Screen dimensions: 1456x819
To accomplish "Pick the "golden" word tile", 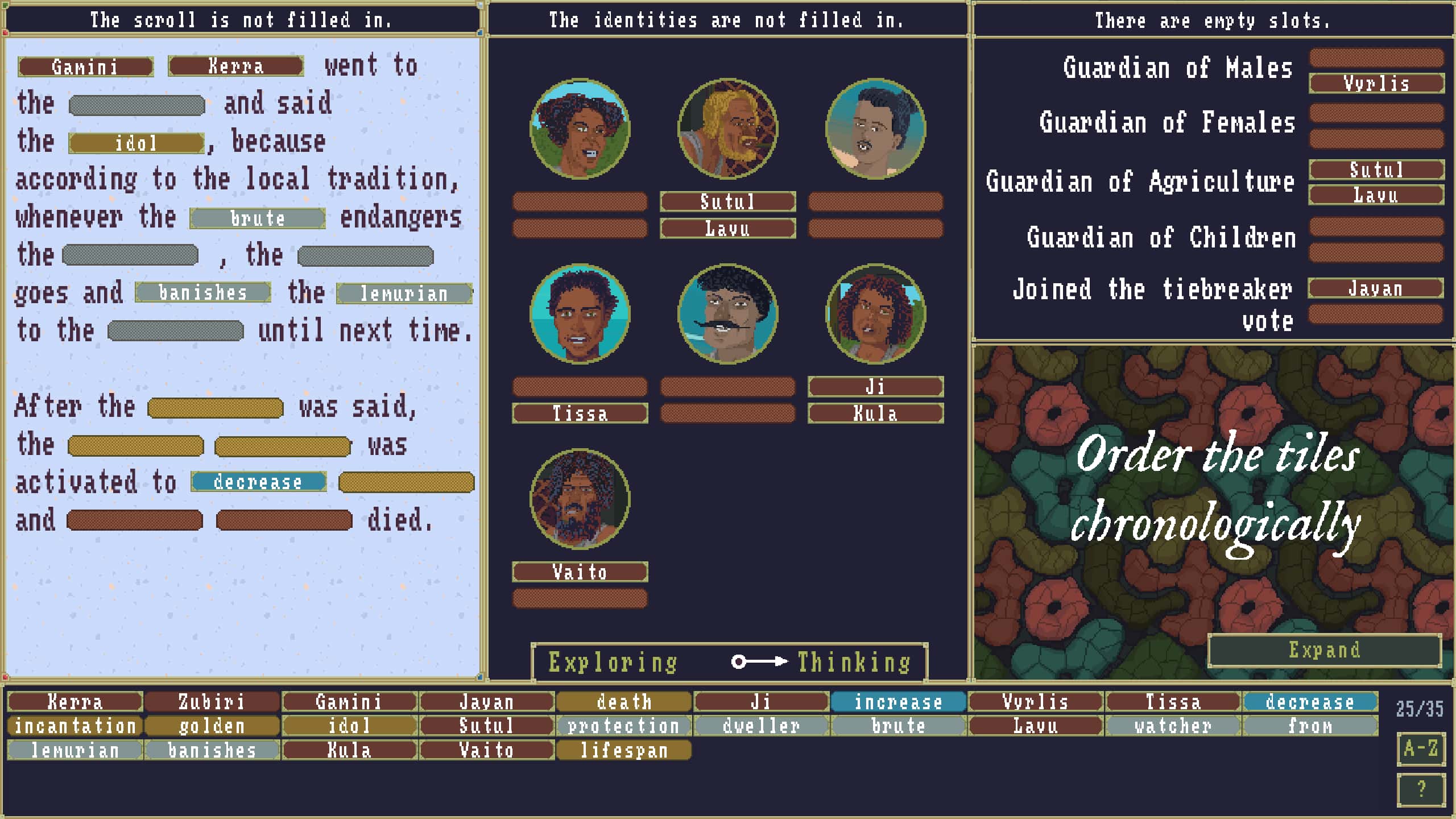I will point(212,726).
